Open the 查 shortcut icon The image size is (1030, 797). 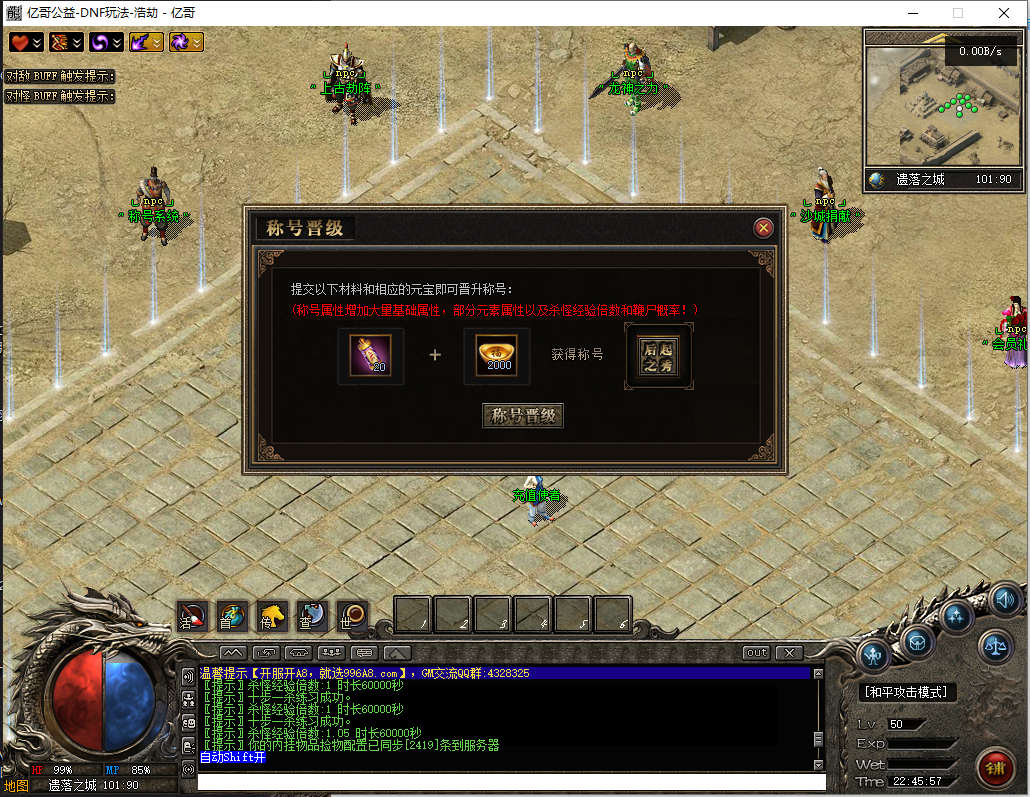tap(311, 615)
